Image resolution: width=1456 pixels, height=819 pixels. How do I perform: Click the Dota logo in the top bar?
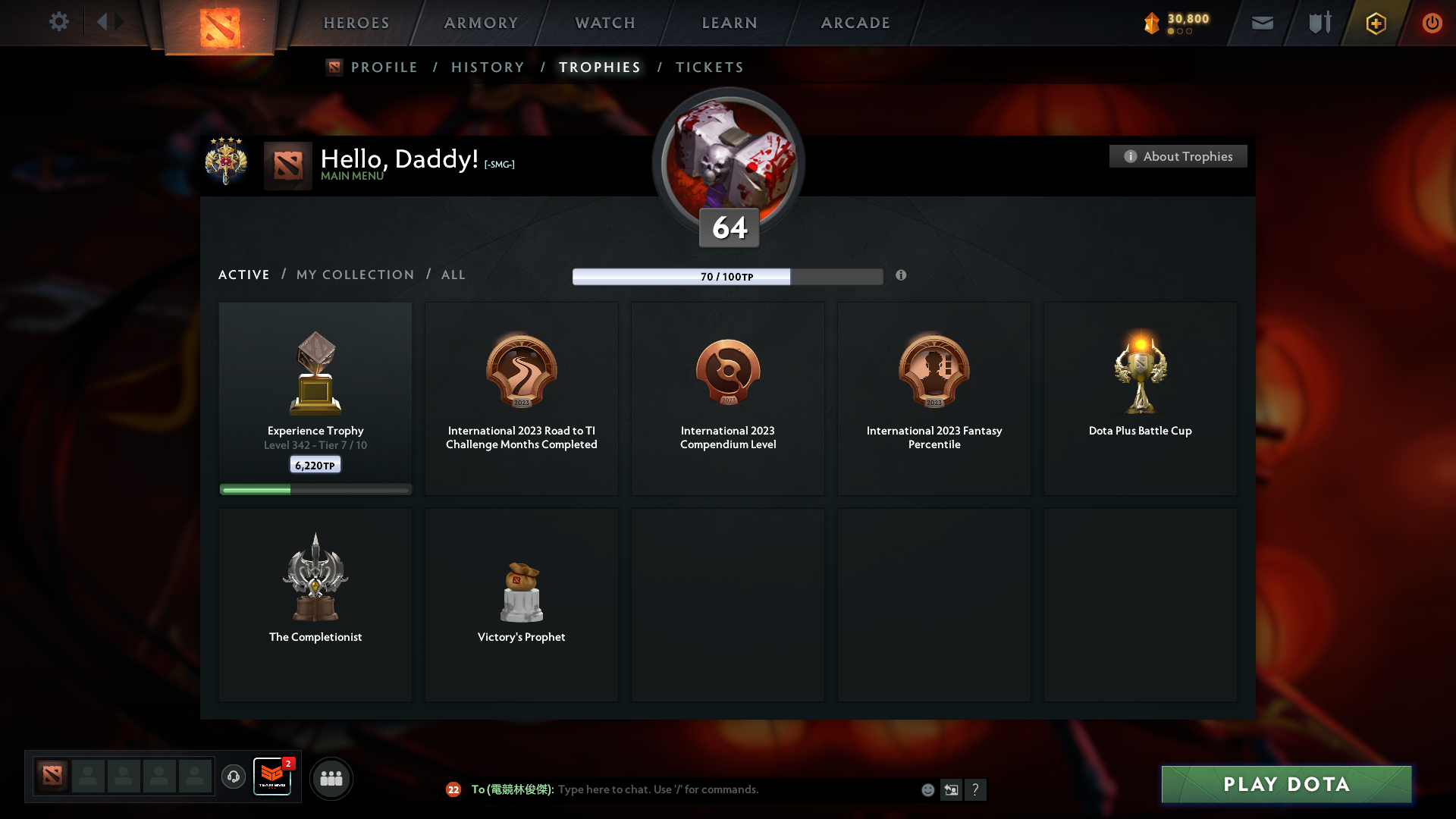click(220, 24)
